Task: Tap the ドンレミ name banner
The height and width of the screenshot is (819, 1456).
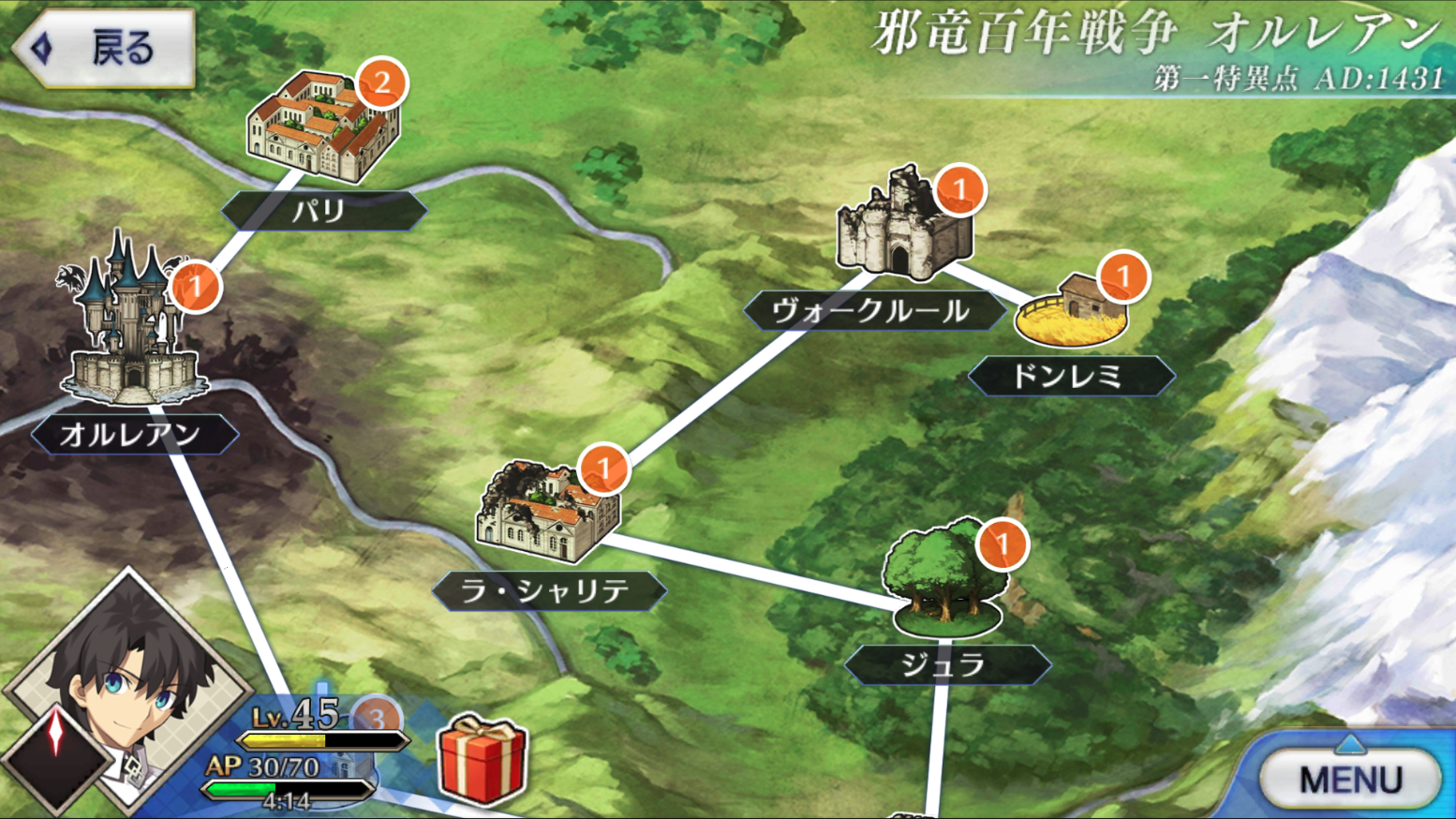Action: pyautogui.click(x=1073, y=377)
